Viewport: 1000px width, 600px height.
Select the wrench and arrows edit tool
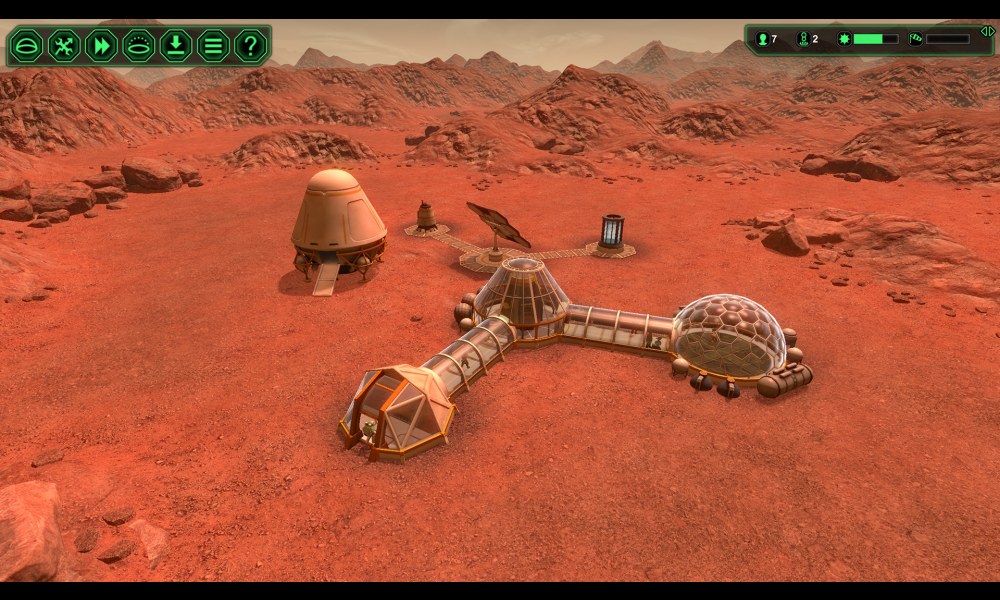(x=63, y=45)
